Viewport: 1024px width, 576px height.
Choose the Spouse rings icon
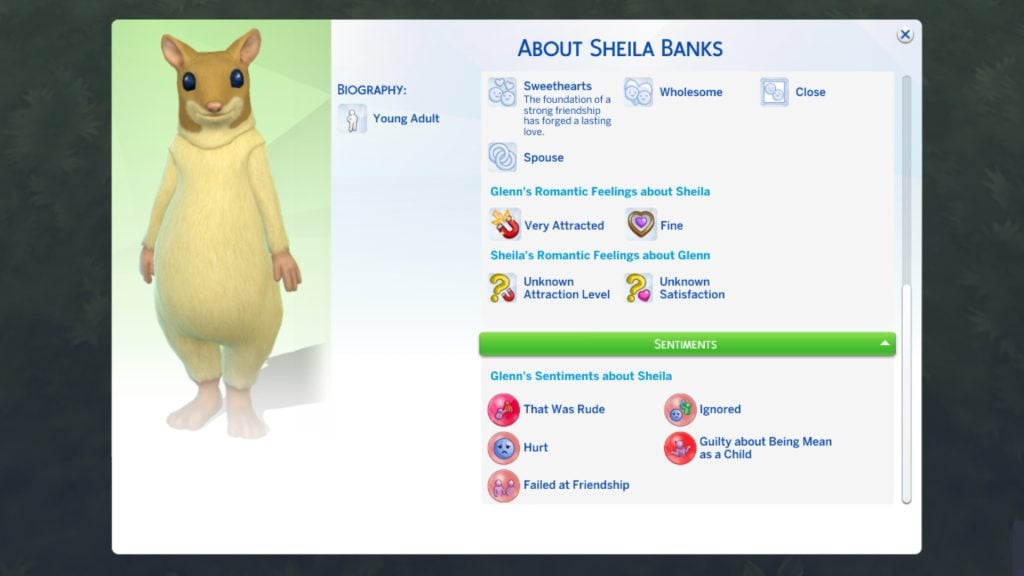click(503, 157)
